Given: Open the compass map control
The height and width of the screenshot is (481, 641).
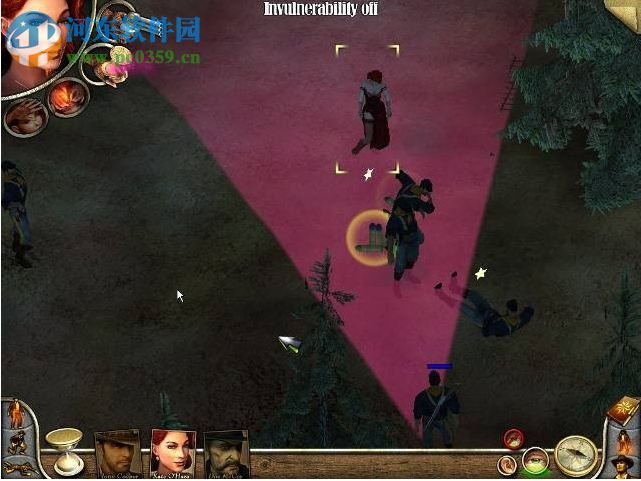Looking at the screenshot, I should pos(575,456).
